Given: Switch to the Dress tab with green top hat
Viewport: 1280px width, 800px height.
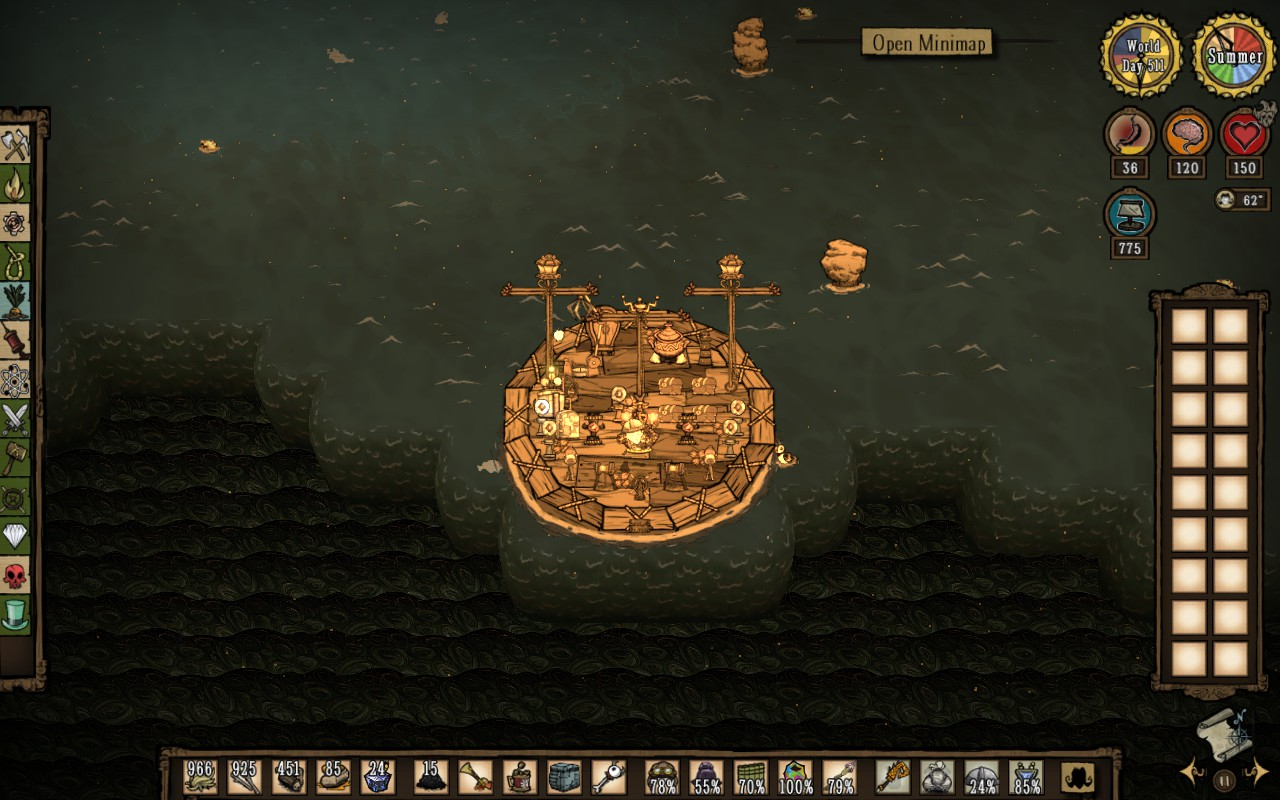Looking at the screenshot, I should tap(15, 614).
